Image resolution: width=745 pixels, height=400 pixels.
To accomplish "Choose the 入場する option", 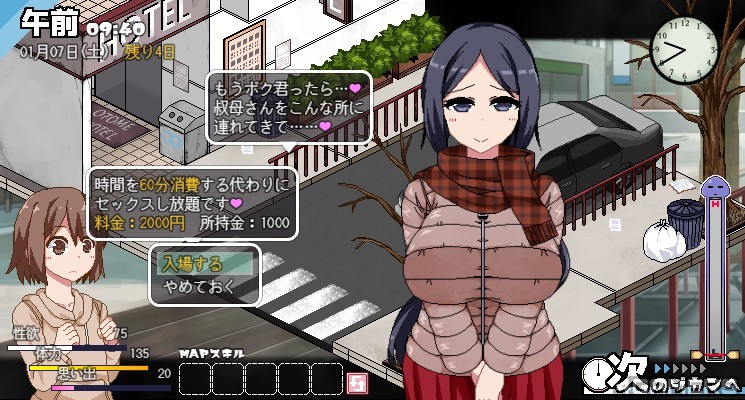I will point(205,265).
